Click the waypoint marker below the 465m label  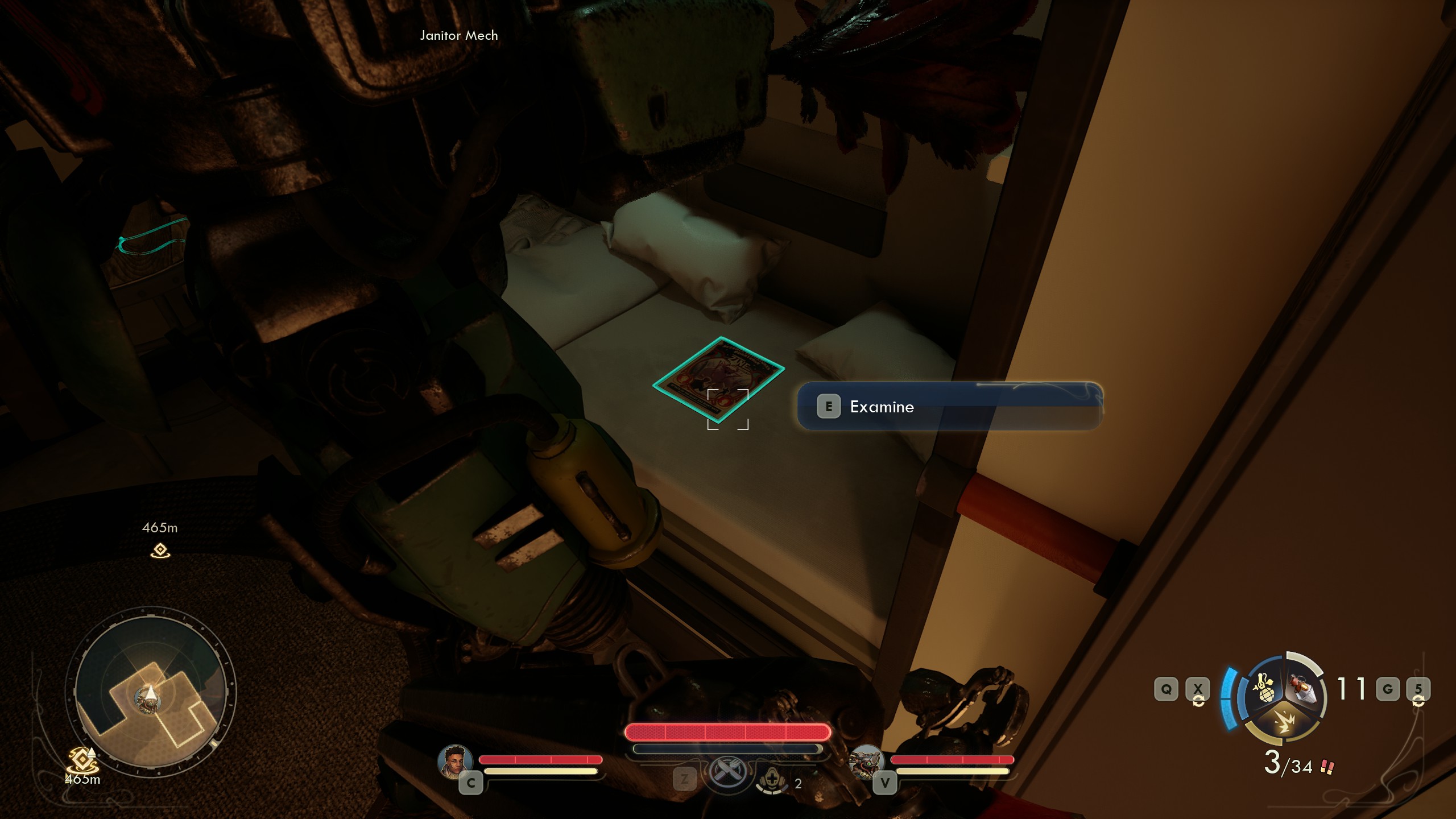[161, 551]
